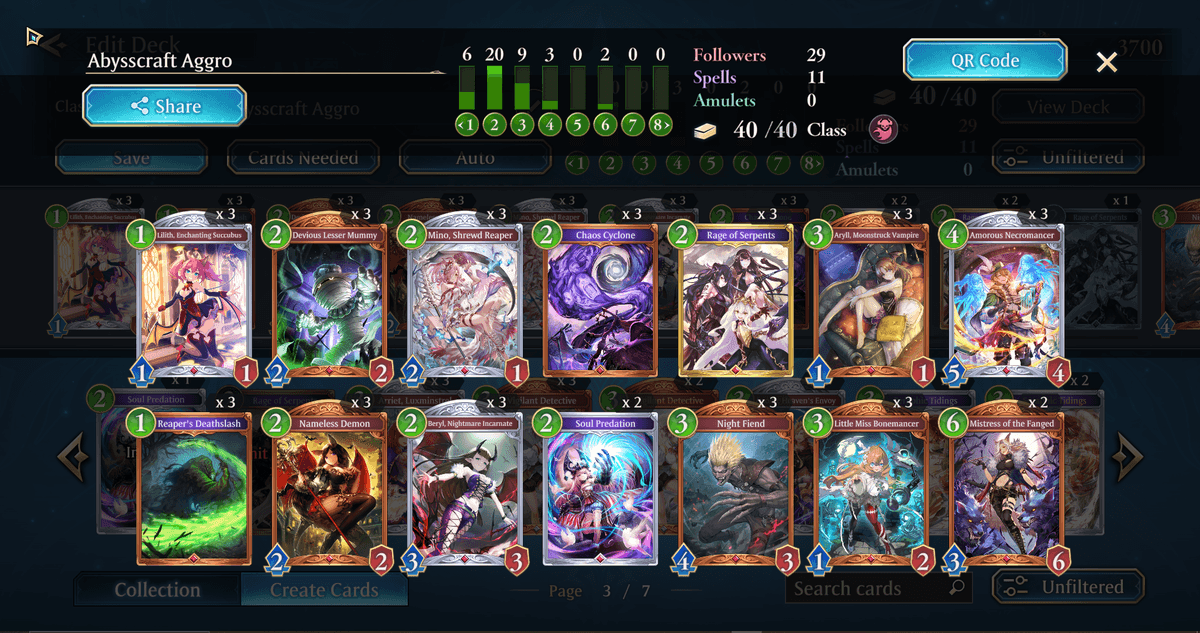
Task: Choose the Amorous Necromancer card
Action: click(1005, 300)
